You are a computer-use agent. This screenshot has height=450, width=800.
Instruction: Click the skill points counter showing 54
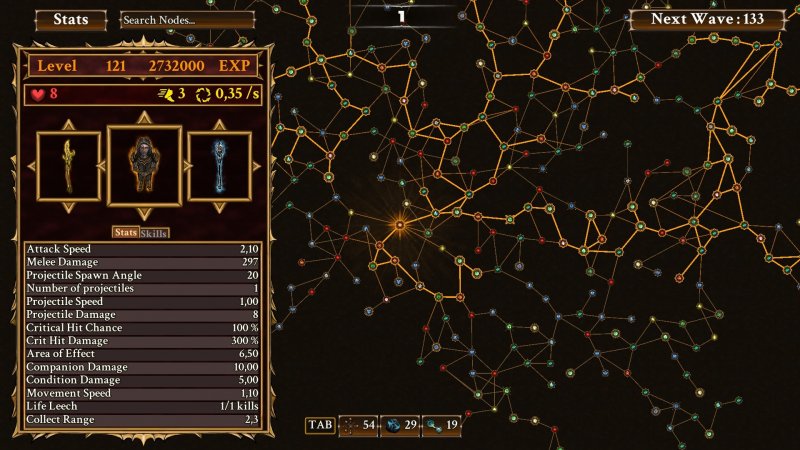click(359, 425)
